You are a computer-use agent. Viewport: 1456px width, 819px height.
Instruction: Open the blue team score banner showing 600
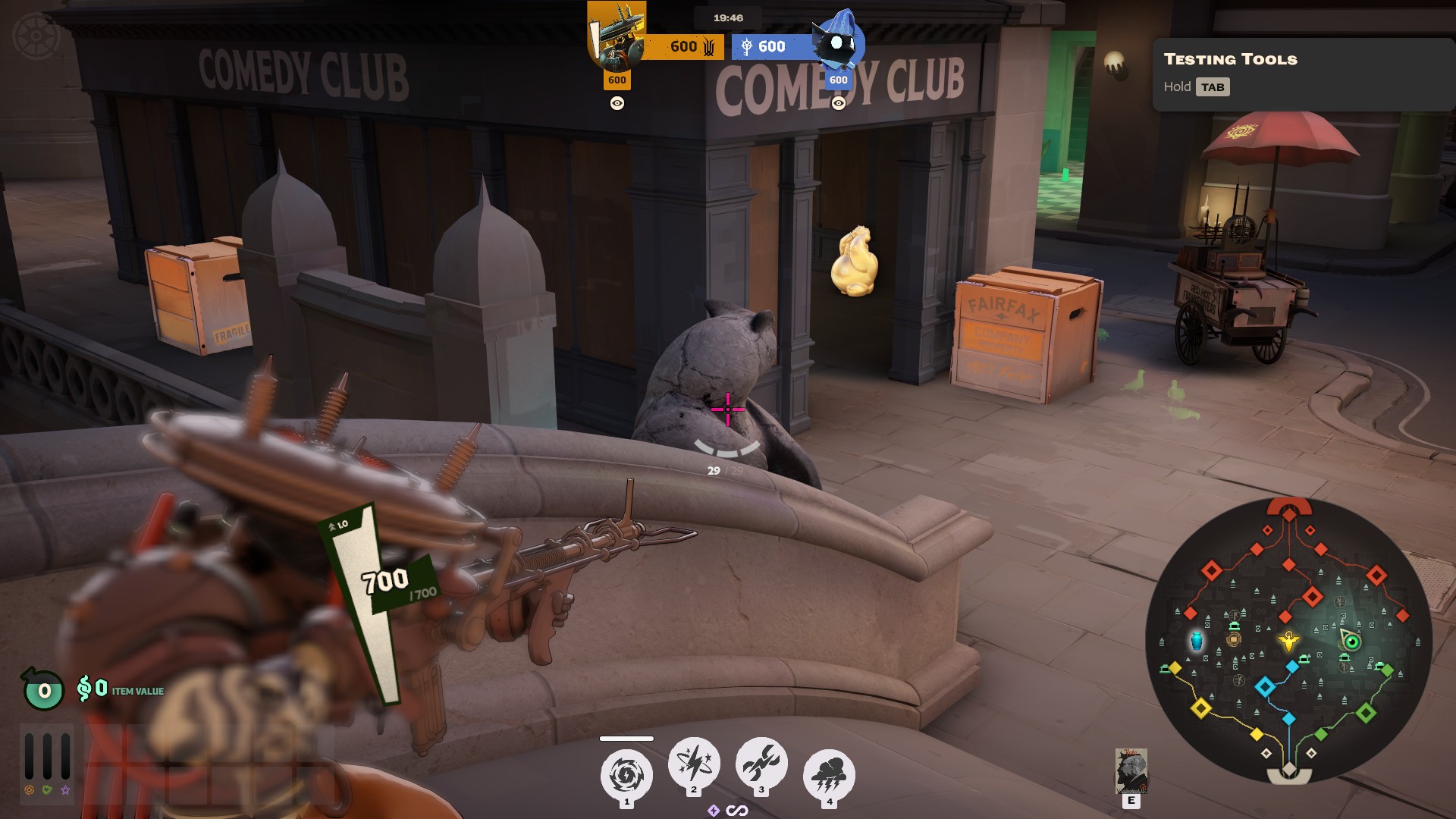tap(772, 45)
